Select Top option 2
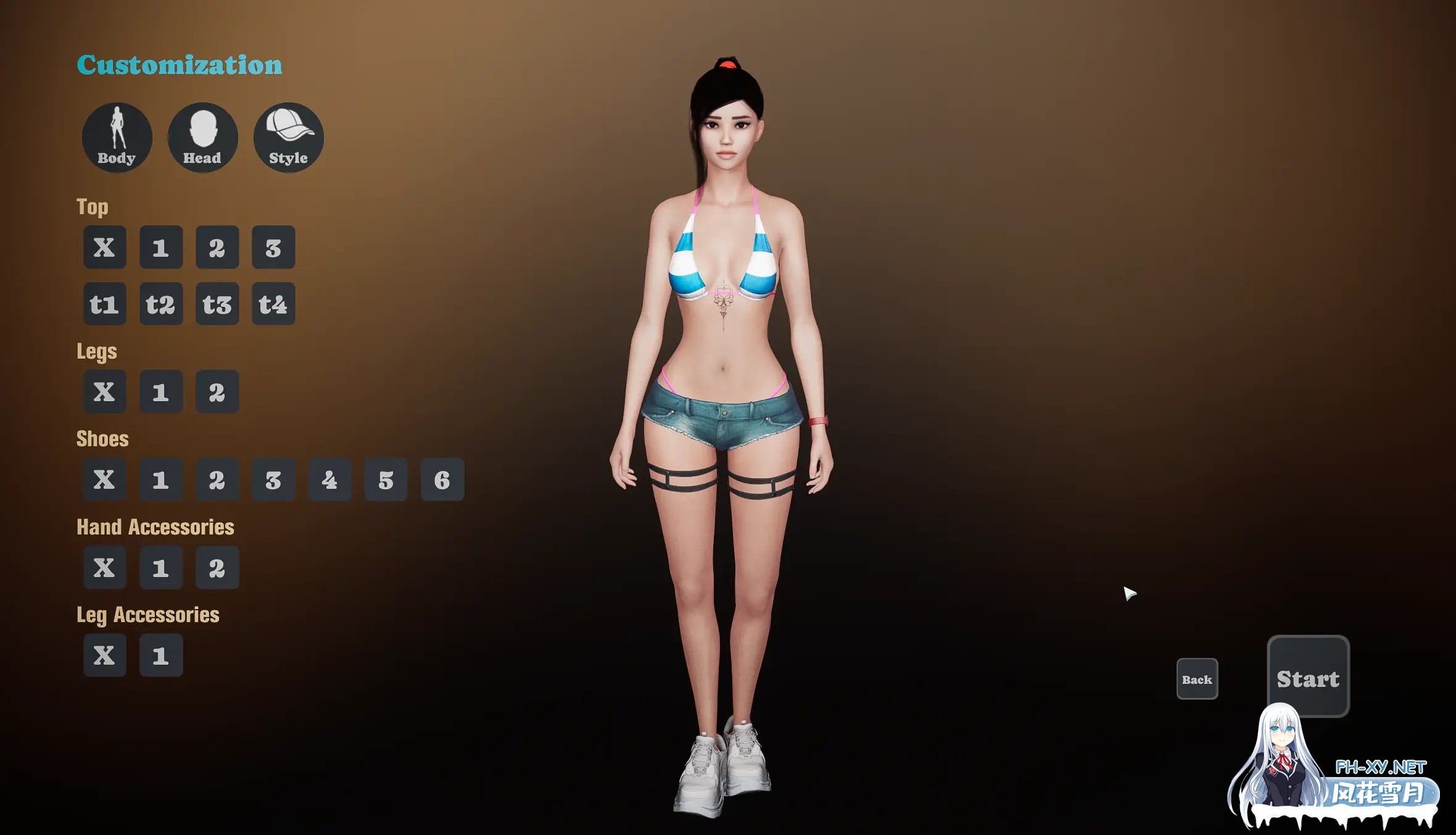The height and width of the screenshot is (835, 1456). click(x=217, y=247)
